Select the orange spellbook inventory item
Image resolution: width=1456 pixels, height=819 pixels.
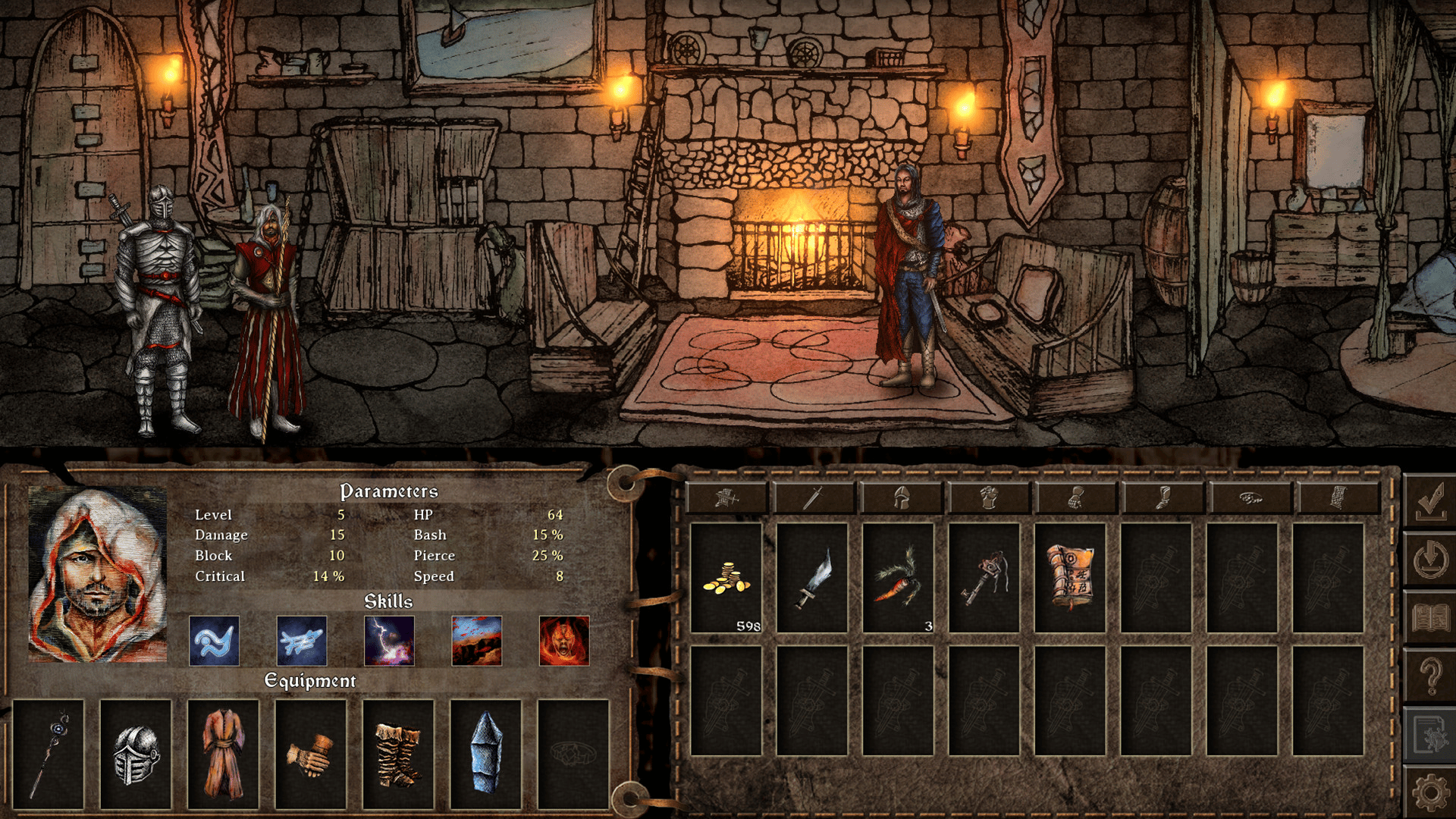coord(1070,578)
